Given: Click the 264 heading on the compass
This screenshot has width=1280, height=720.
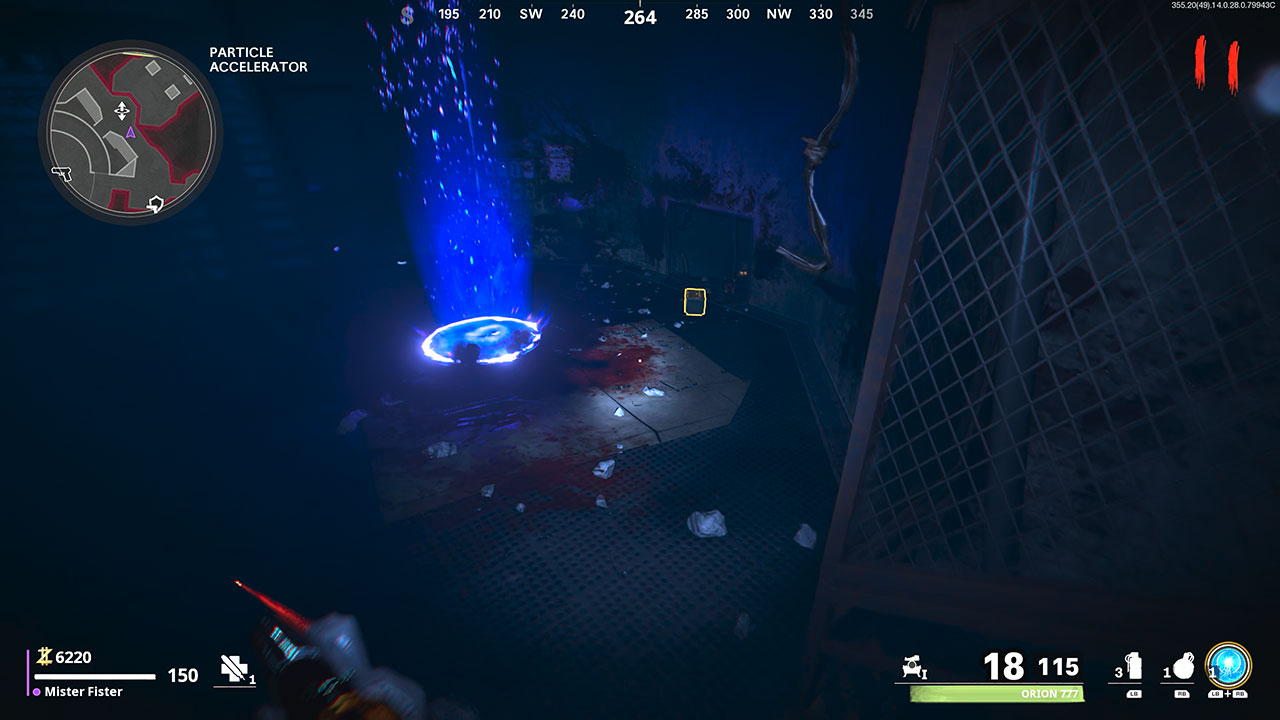Looking at the screenshot, I should click(x=638, y=17).
